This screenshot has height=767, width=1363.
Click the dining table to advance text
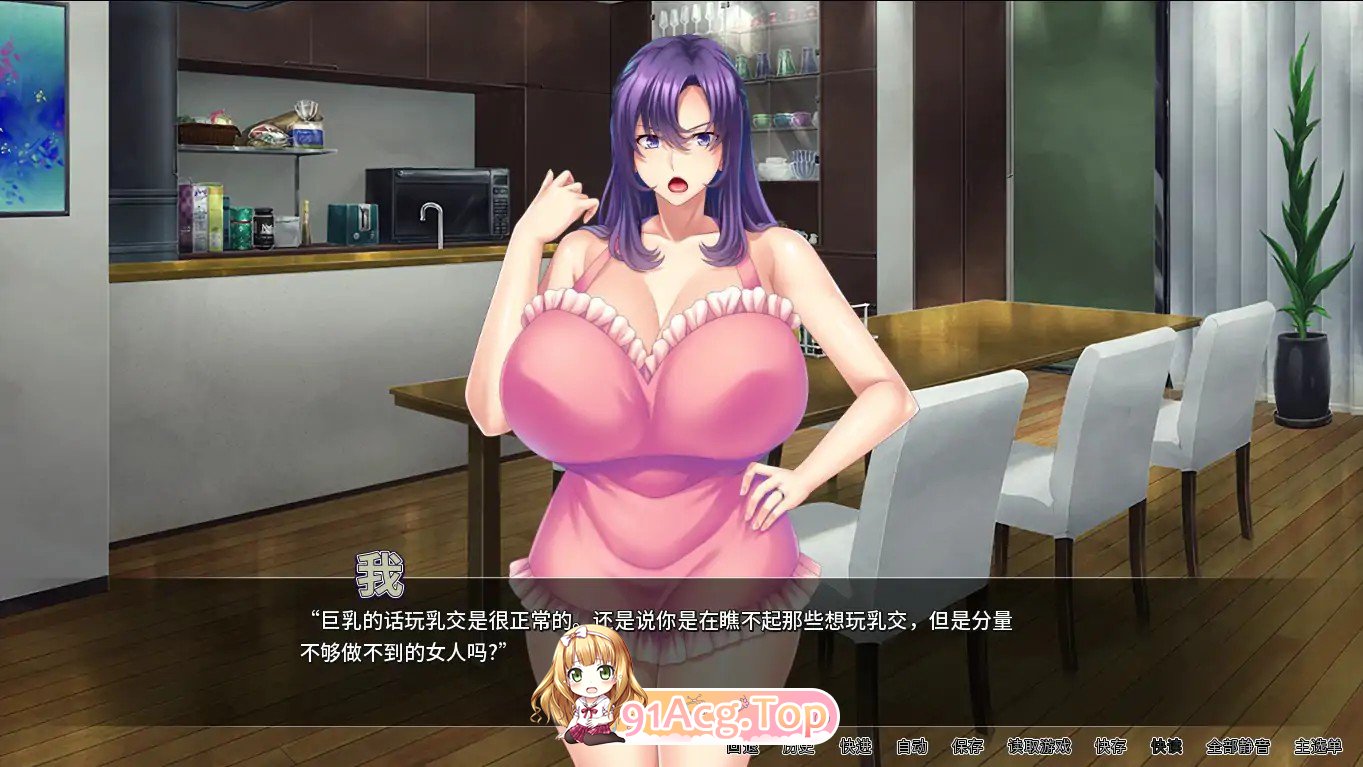[1000, 340]
